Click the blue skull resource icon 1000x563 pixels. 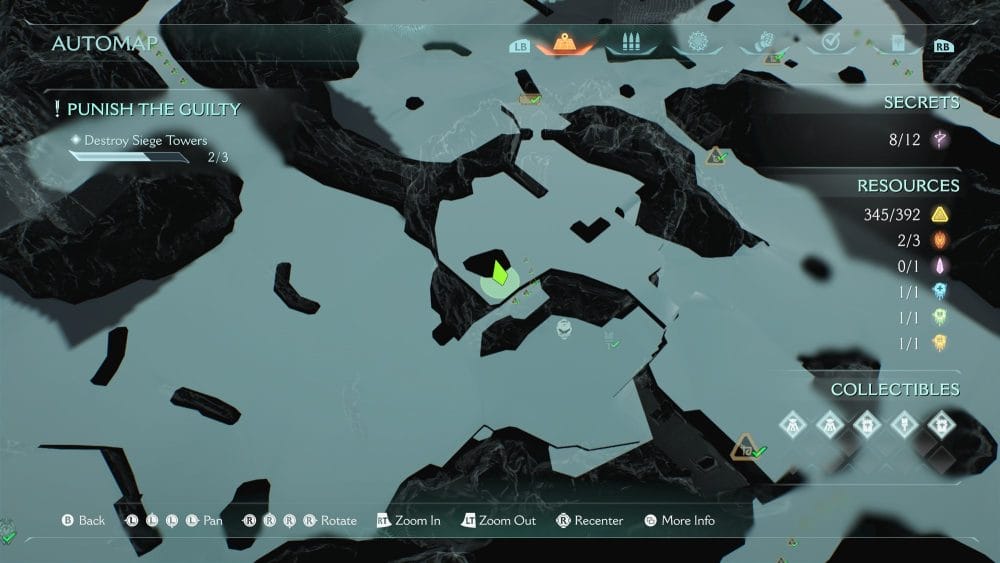pos(939,291)
